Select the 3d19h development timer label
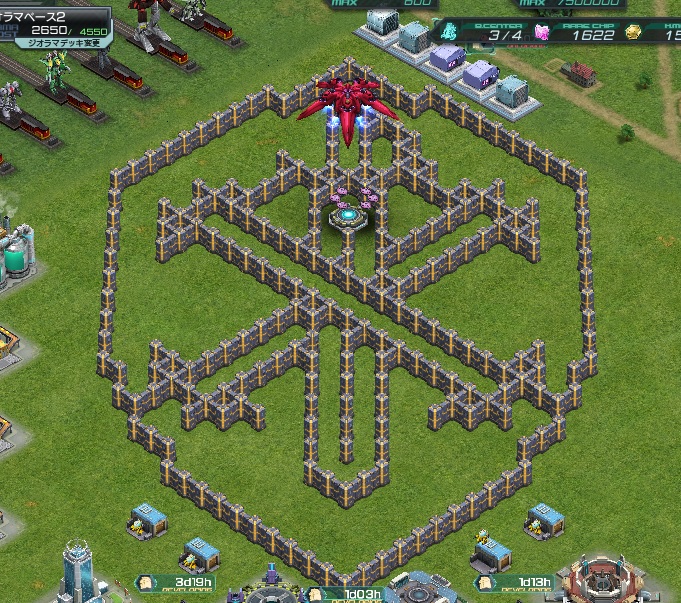 point(188,581)
